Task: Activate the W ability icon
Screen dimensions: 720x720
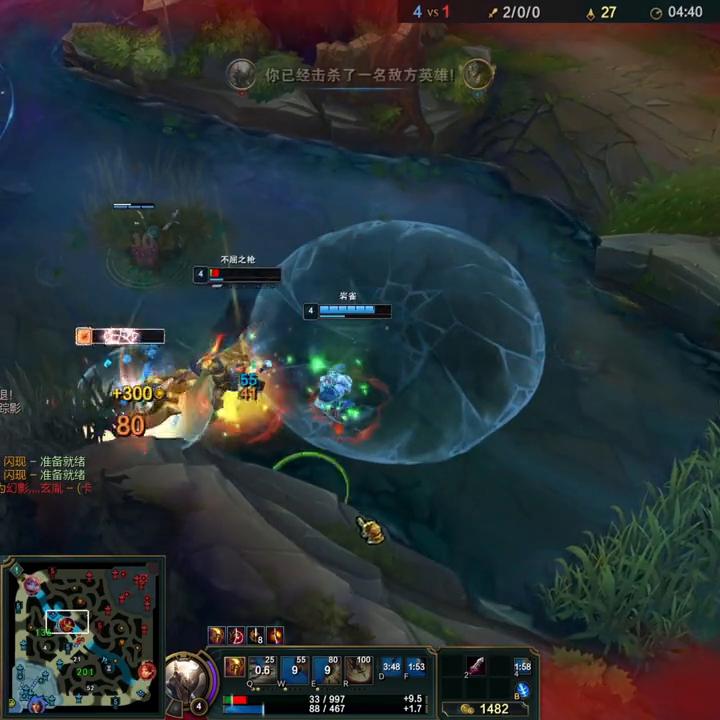Action: tap(295, 668)
